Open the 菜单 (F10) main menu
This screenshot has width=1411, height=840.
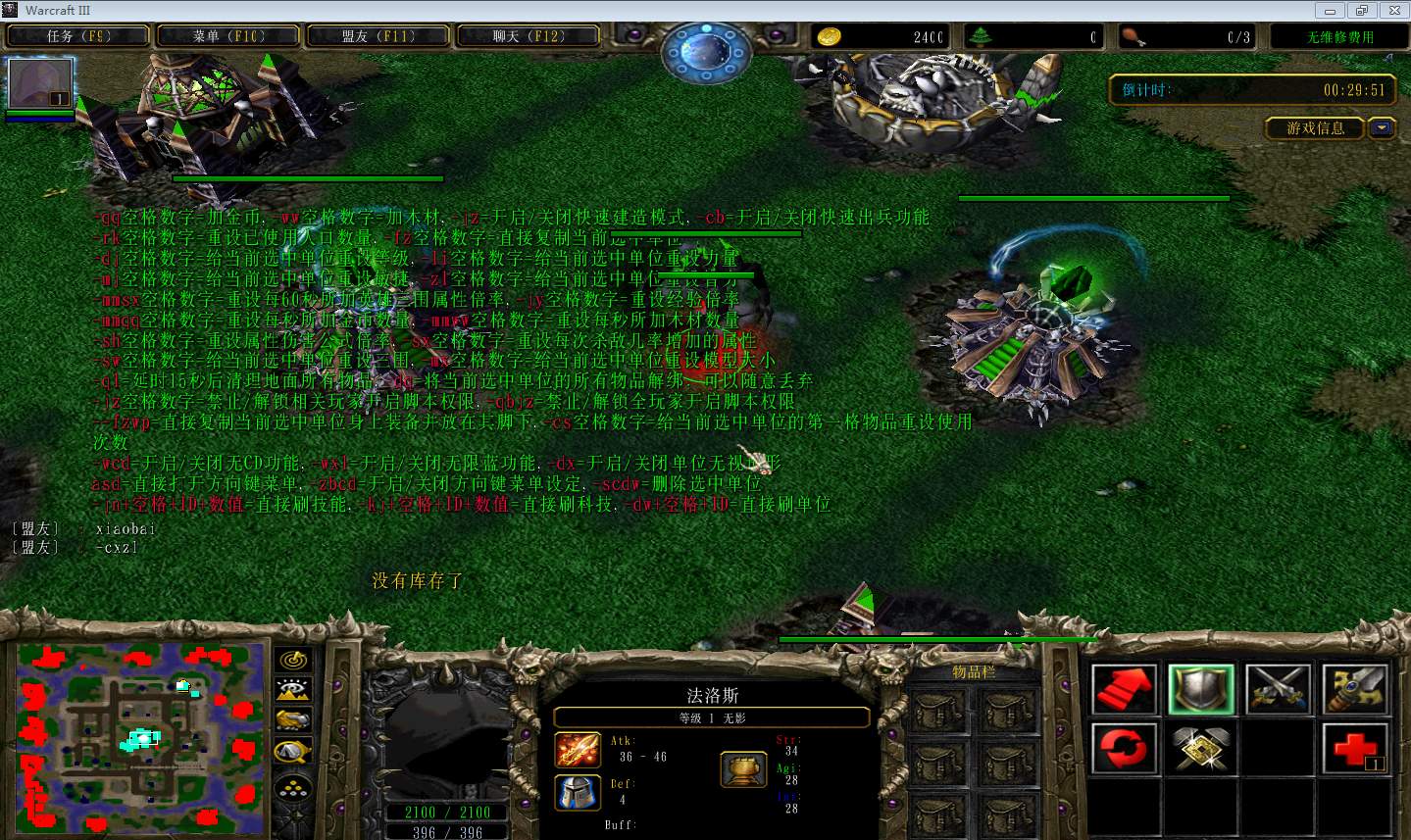(228, 36)
